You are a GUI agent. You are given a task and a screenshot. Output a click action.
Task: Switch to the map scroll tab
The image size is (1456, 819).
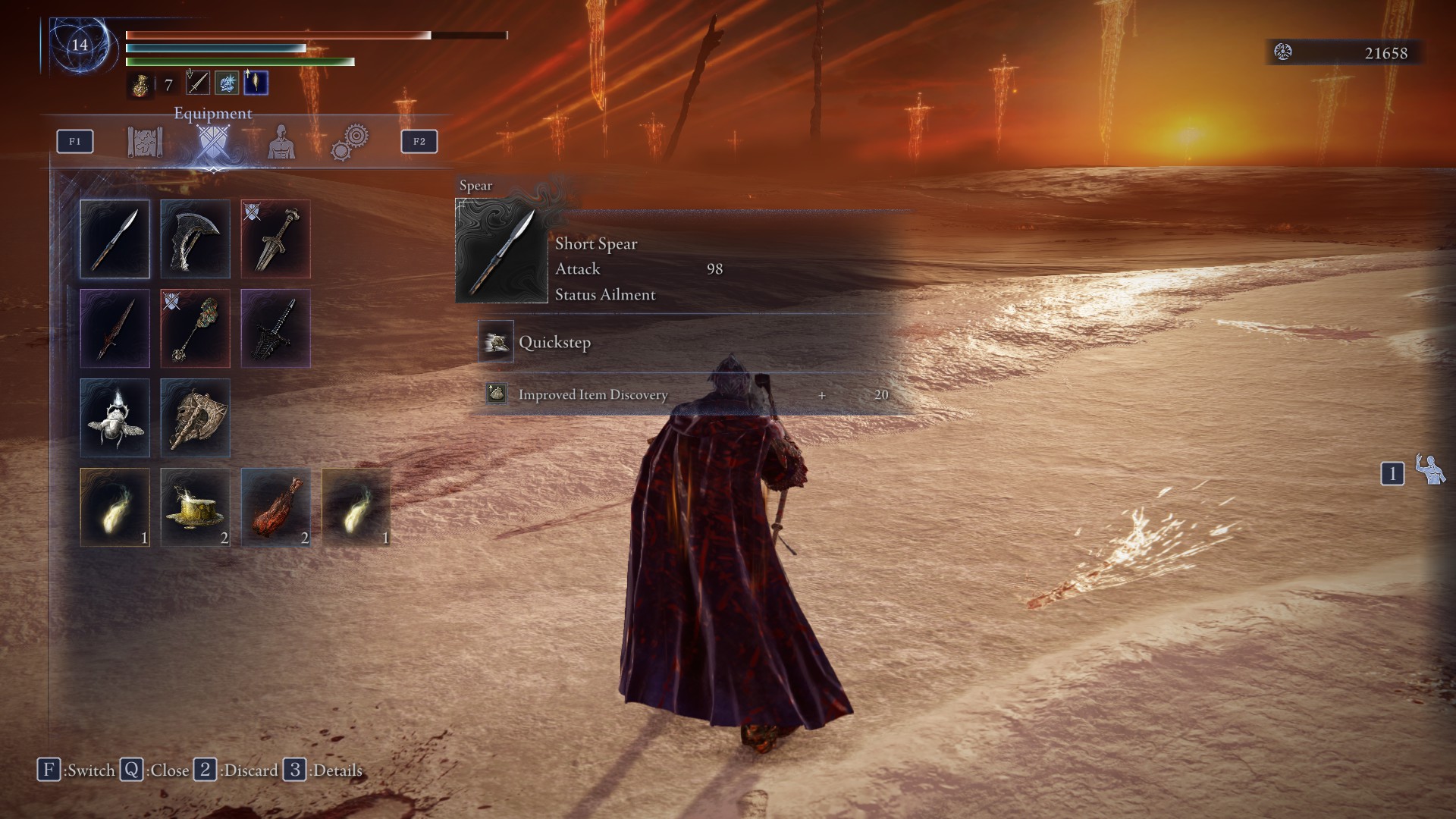coord(145,142)
